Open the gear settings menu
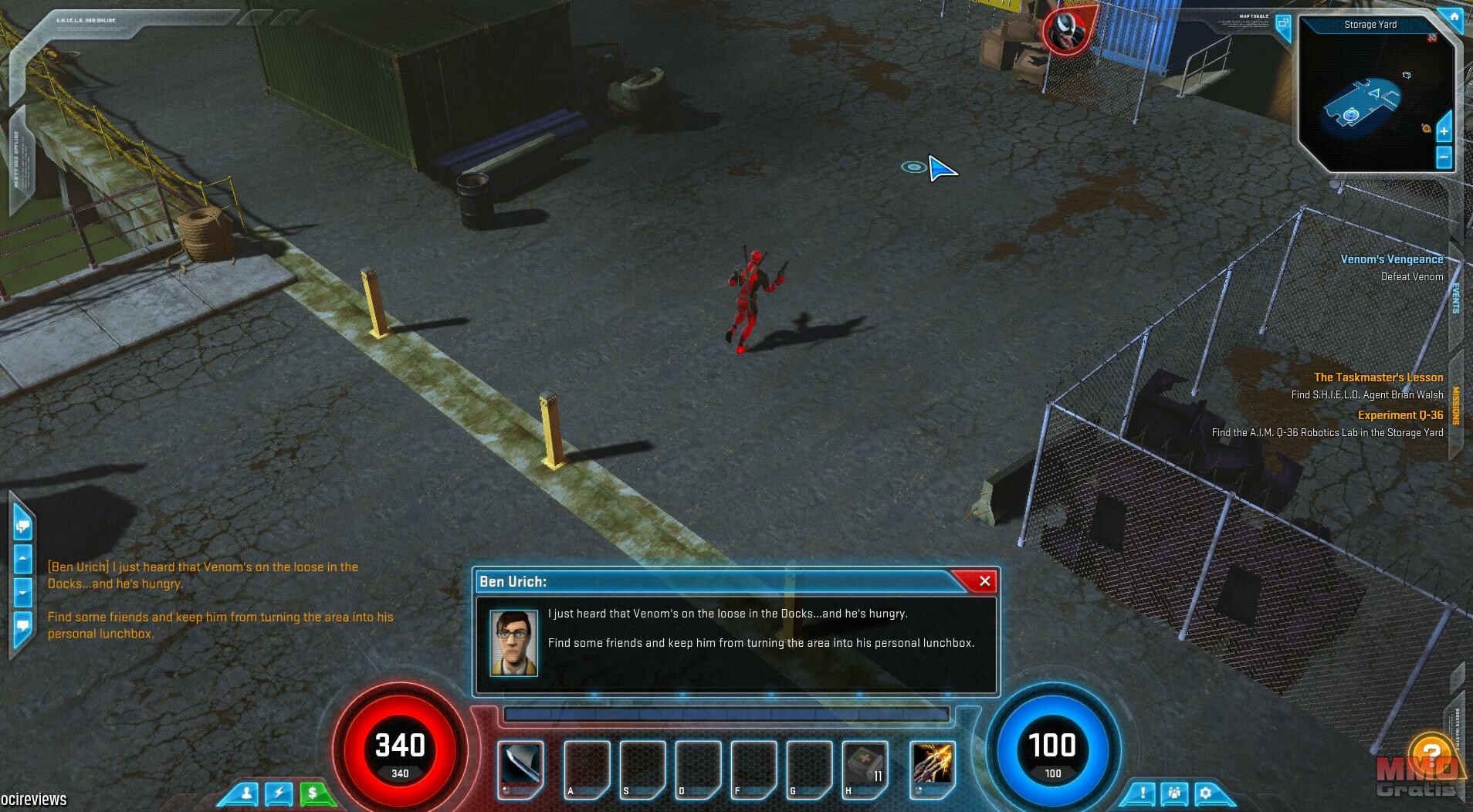The image size is (1473, 812). click(x=1206, y=793)
